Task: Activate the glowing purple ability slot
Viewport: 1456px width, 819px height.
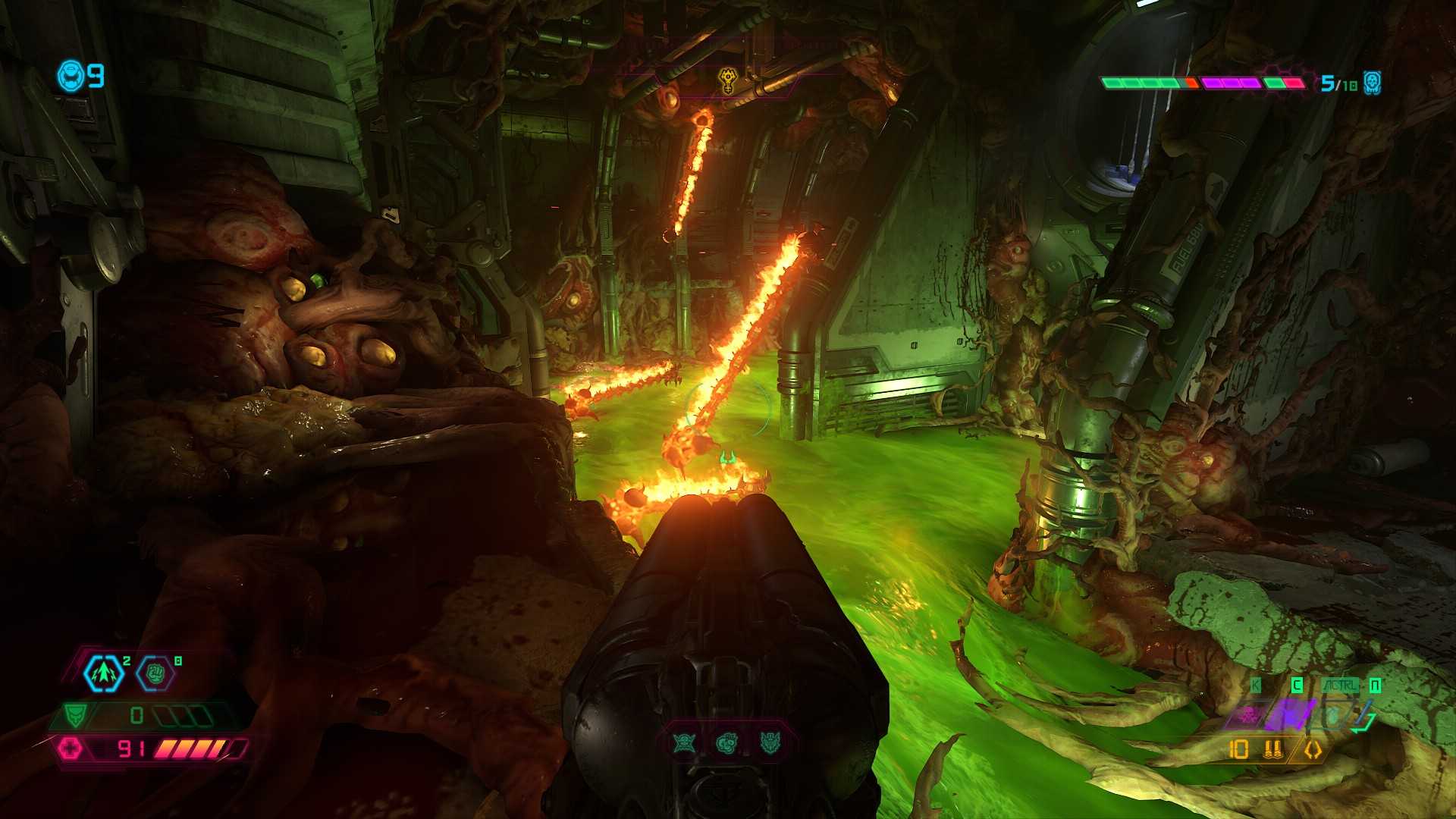Action: pos(1291,714)
